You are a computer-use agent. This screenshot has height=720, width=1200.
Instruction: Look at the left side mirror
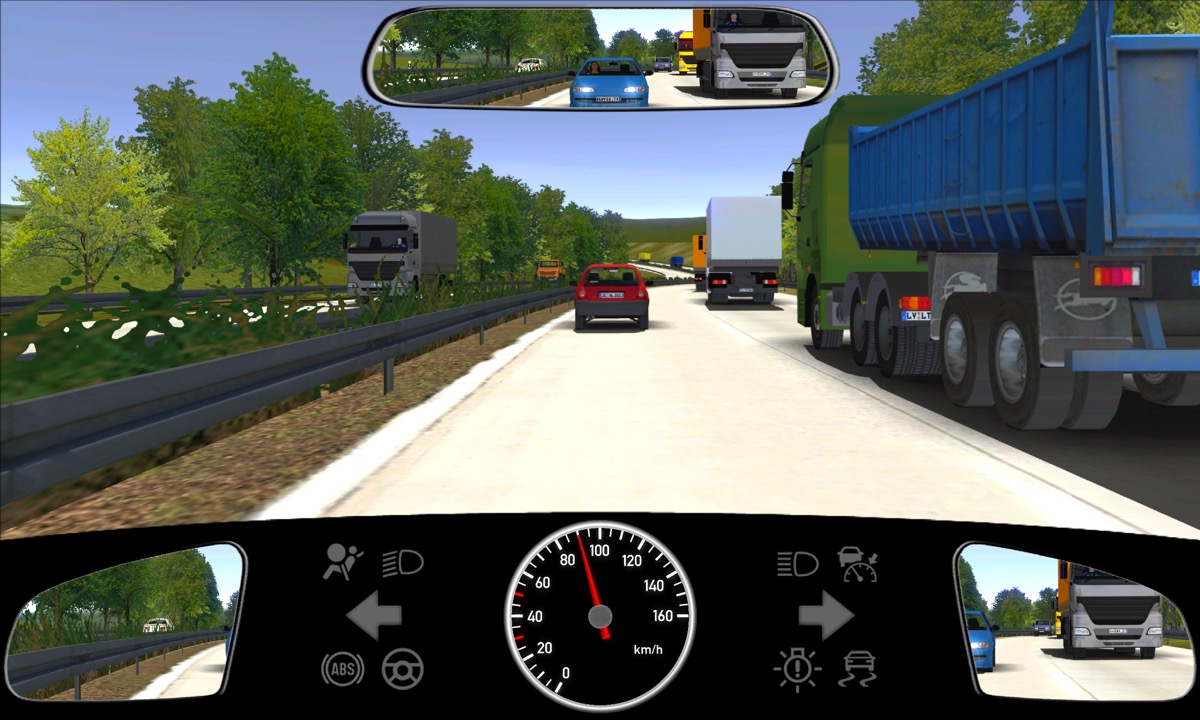tap(125, 620)
